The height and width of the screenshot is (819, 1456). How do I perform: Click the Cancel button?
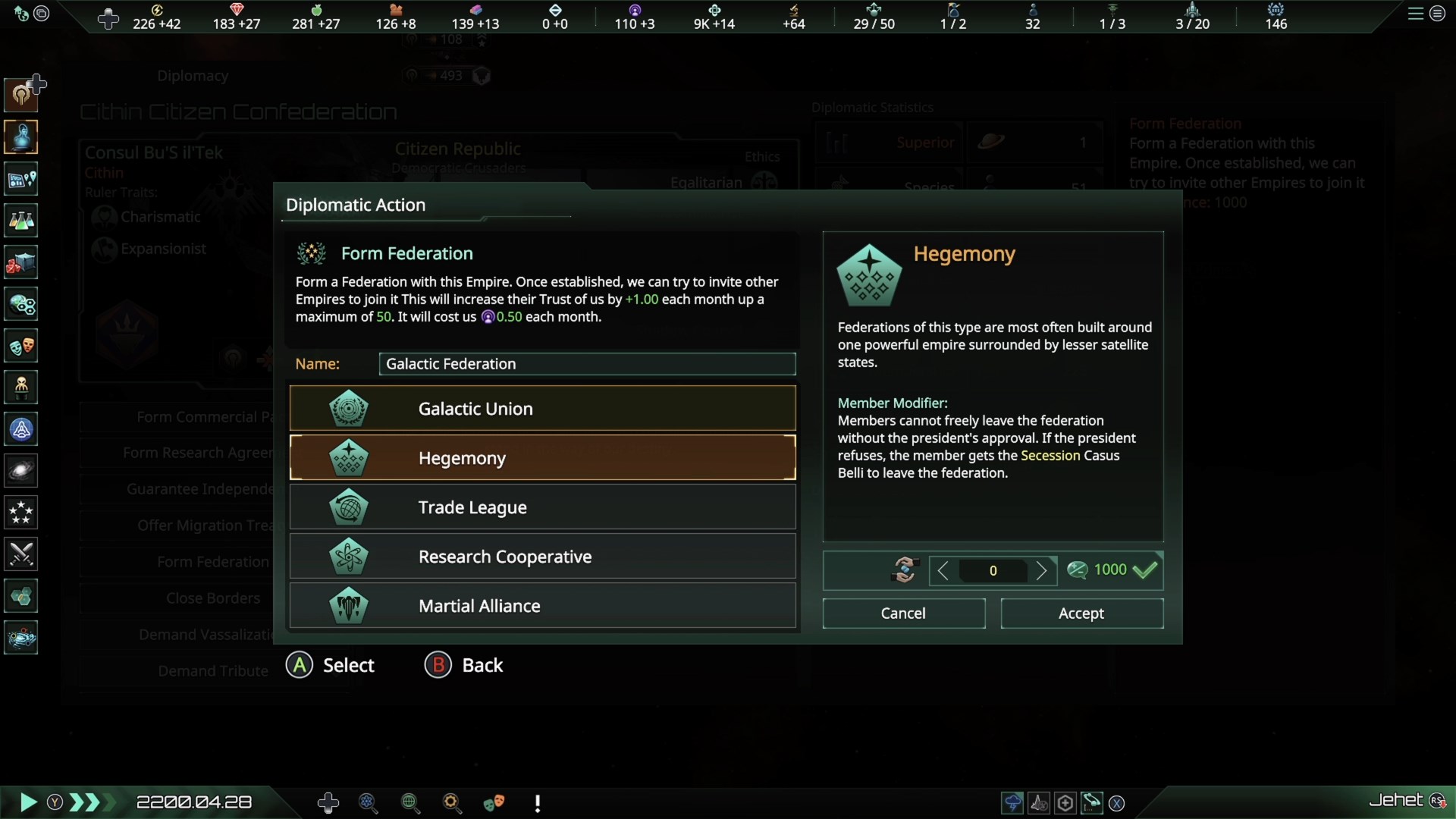pos(903,613)
